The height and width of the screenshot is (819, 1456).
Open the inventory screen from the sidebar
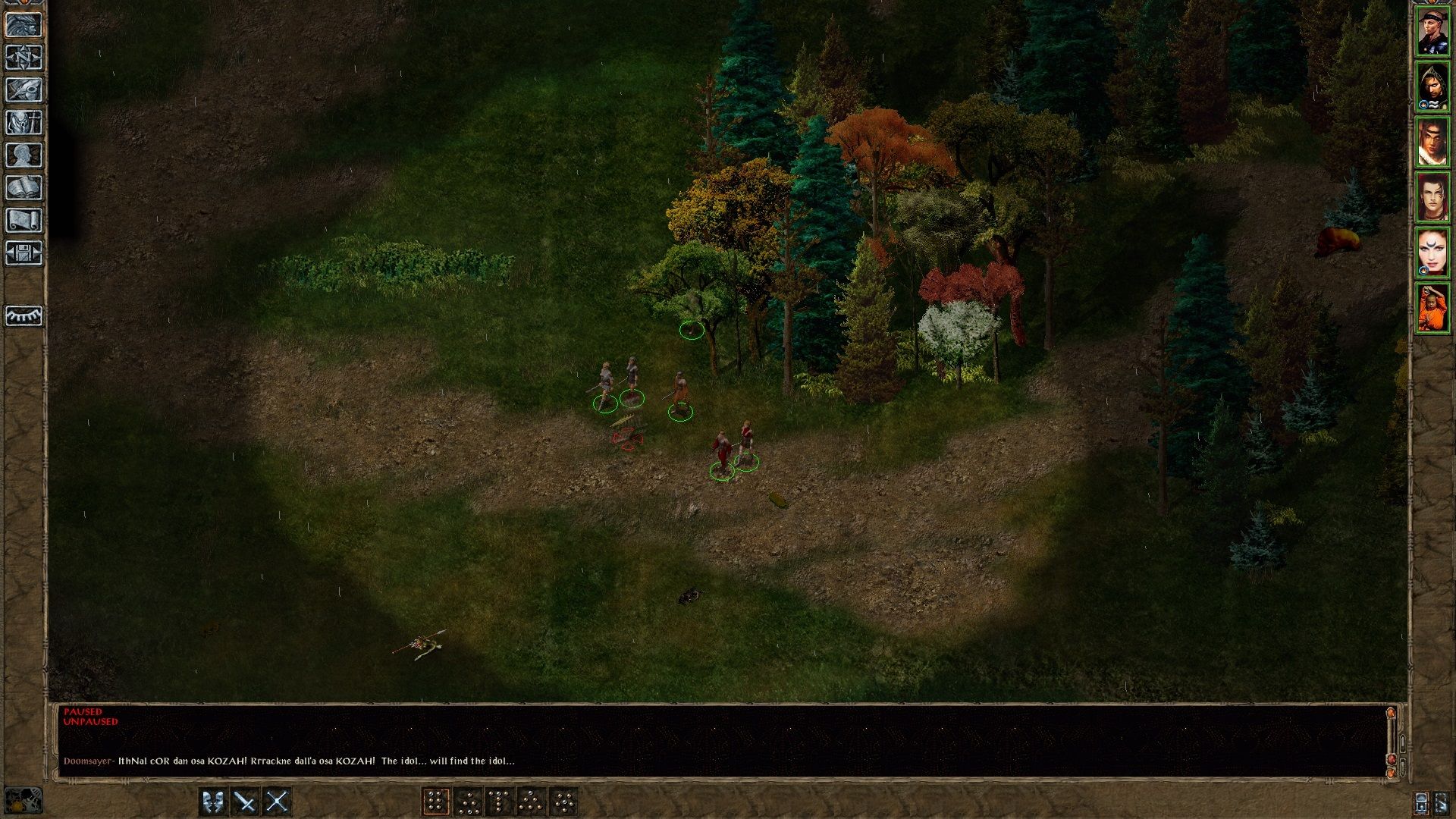point(24,122)
